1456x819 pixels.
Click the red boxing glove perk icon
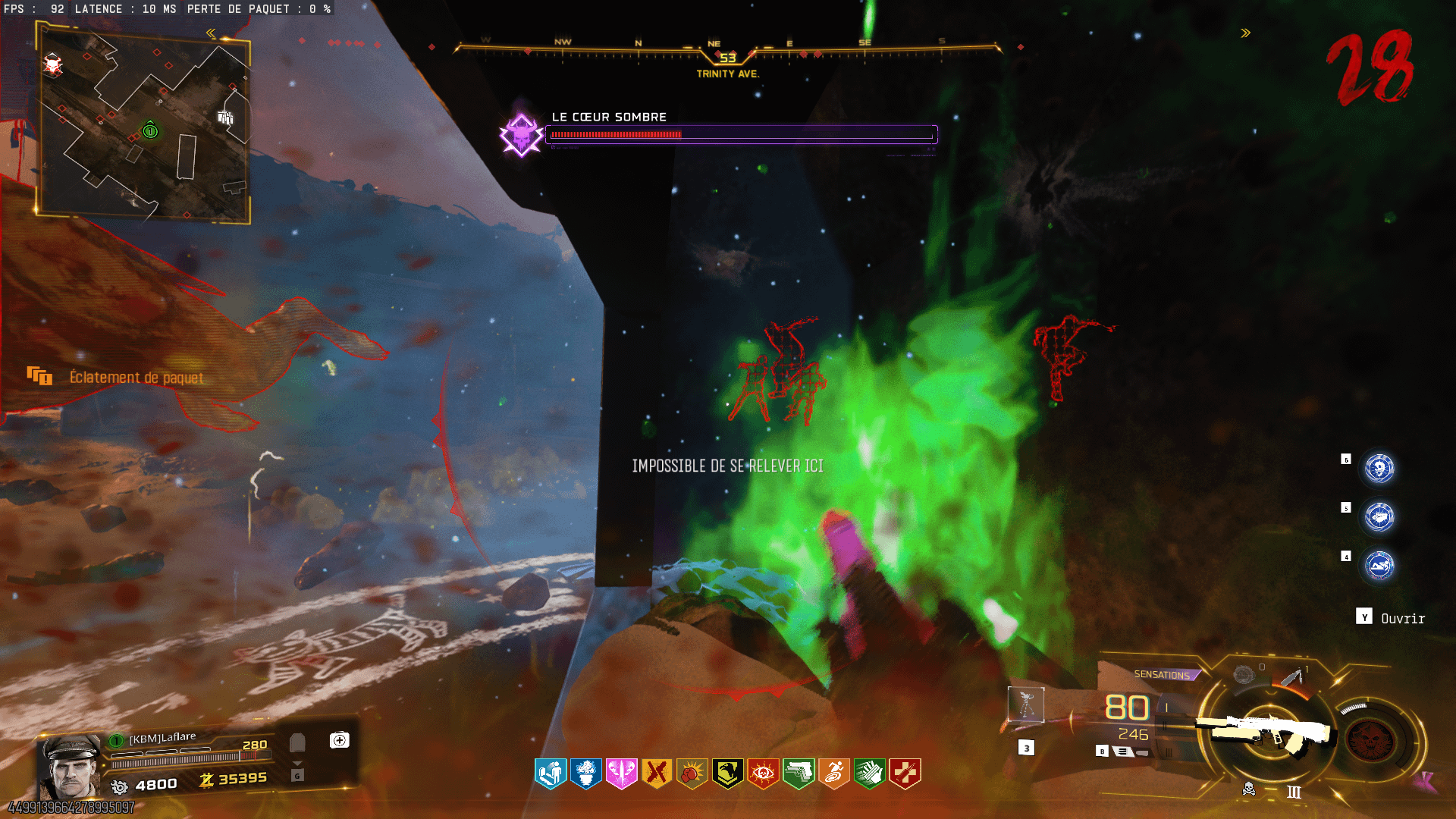(x=692, y=773)
